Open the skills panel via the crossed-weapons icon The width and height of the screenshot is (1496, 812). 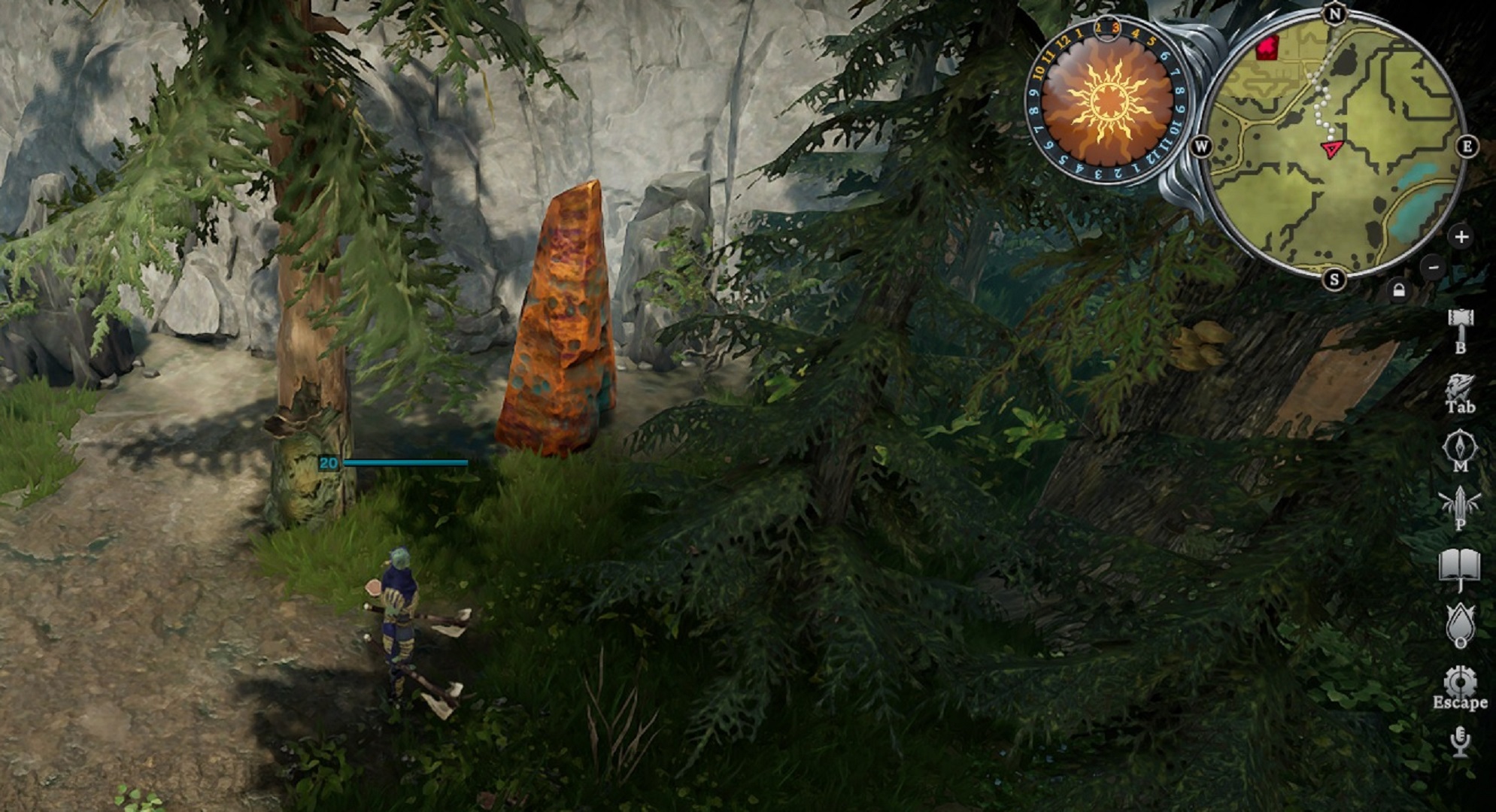click(x=1461, y=502)
